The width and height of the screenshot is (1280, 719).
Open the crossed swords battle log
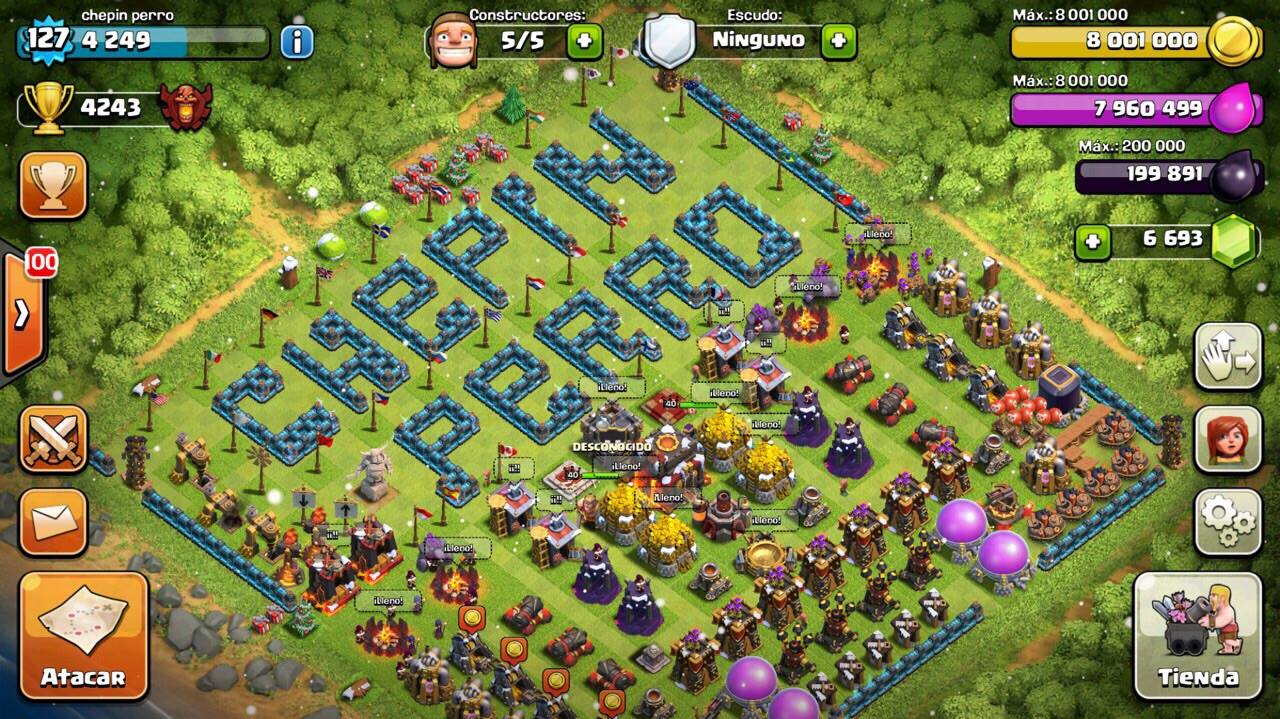53,439
